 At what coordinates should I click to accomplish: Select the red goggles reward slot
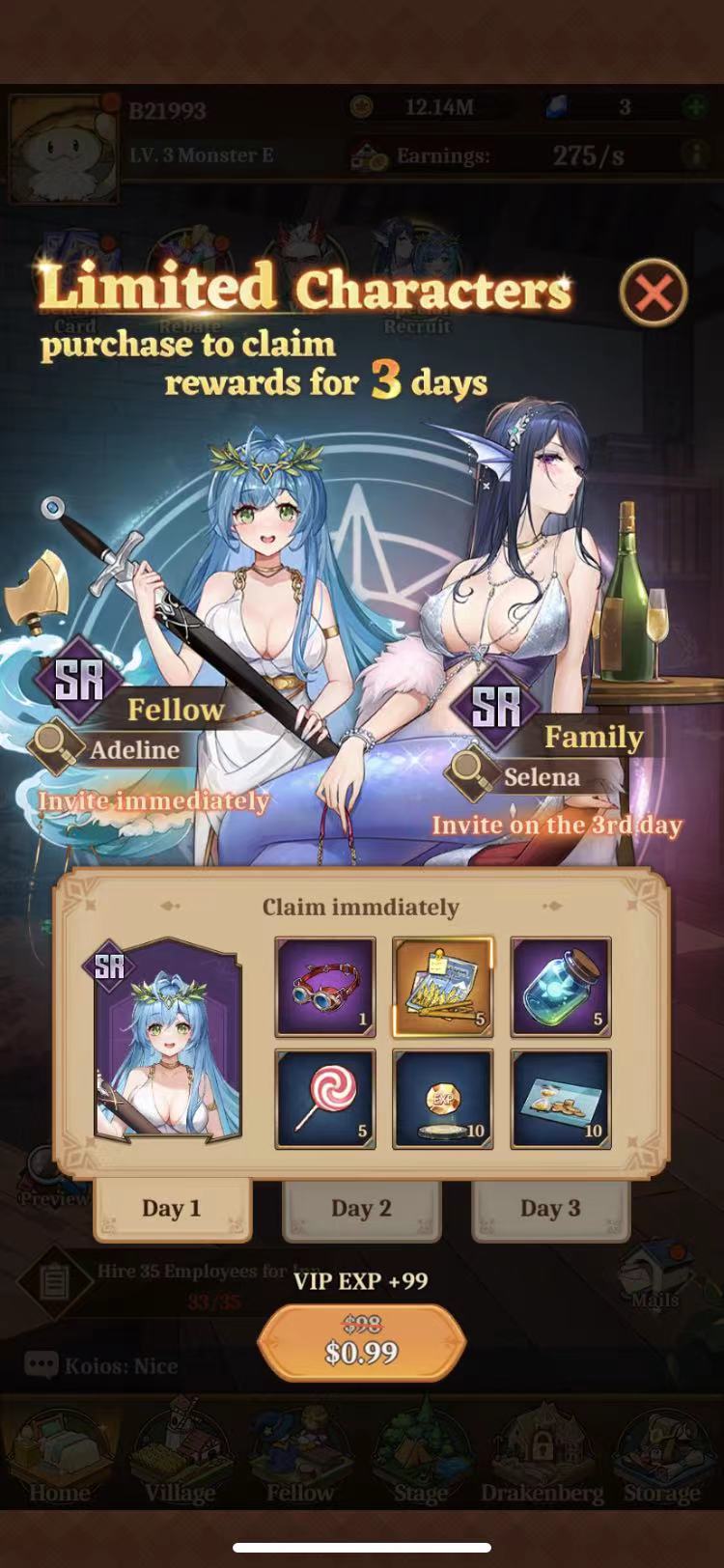(x=325, y=987)
